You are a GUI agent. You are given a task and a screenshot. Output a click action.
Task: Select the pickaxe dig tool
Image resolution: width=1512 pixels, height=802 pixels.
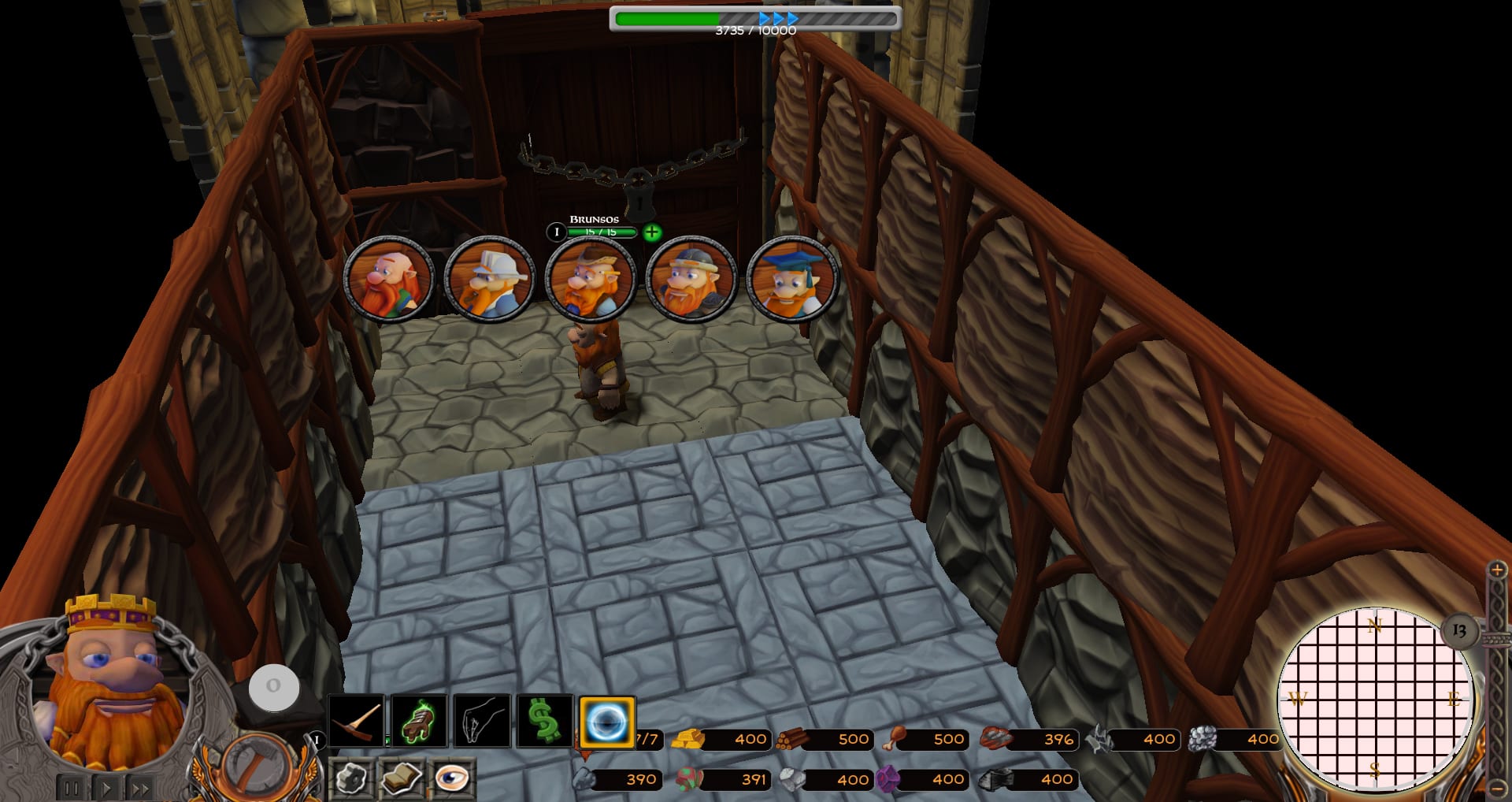coord(356,721)
